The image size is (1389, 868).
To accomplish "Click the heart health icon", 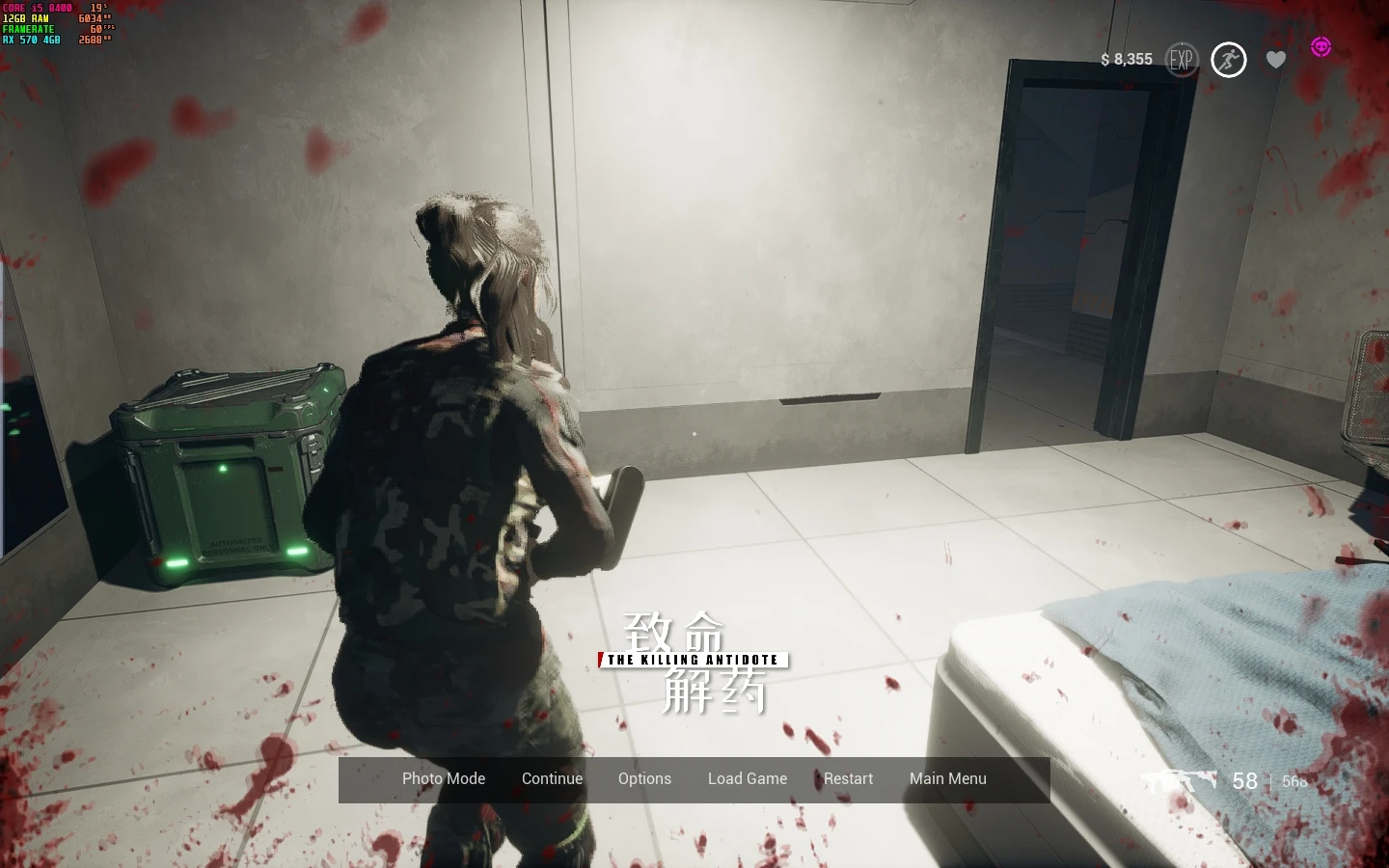I will coord(1276,60).
